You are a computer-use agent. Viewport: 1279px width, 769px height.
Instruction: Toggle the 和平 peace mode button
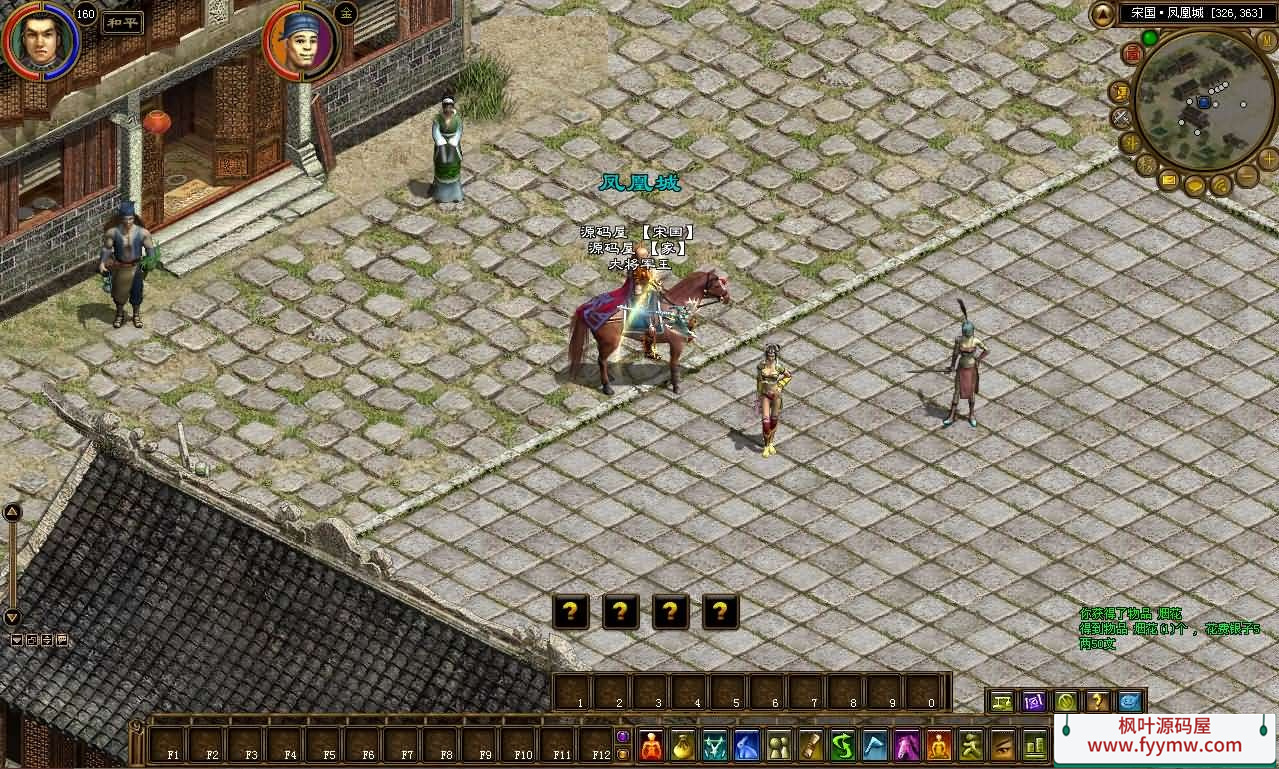tap(122, 23)
